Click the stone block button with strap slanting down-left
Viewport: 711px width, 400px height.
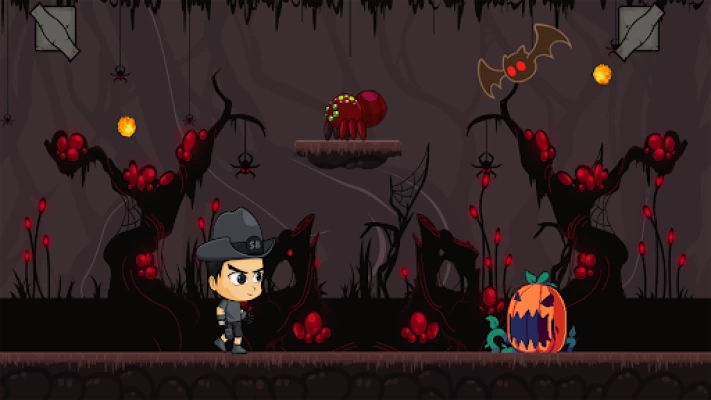pyautogui.click(x=638, y=29)
